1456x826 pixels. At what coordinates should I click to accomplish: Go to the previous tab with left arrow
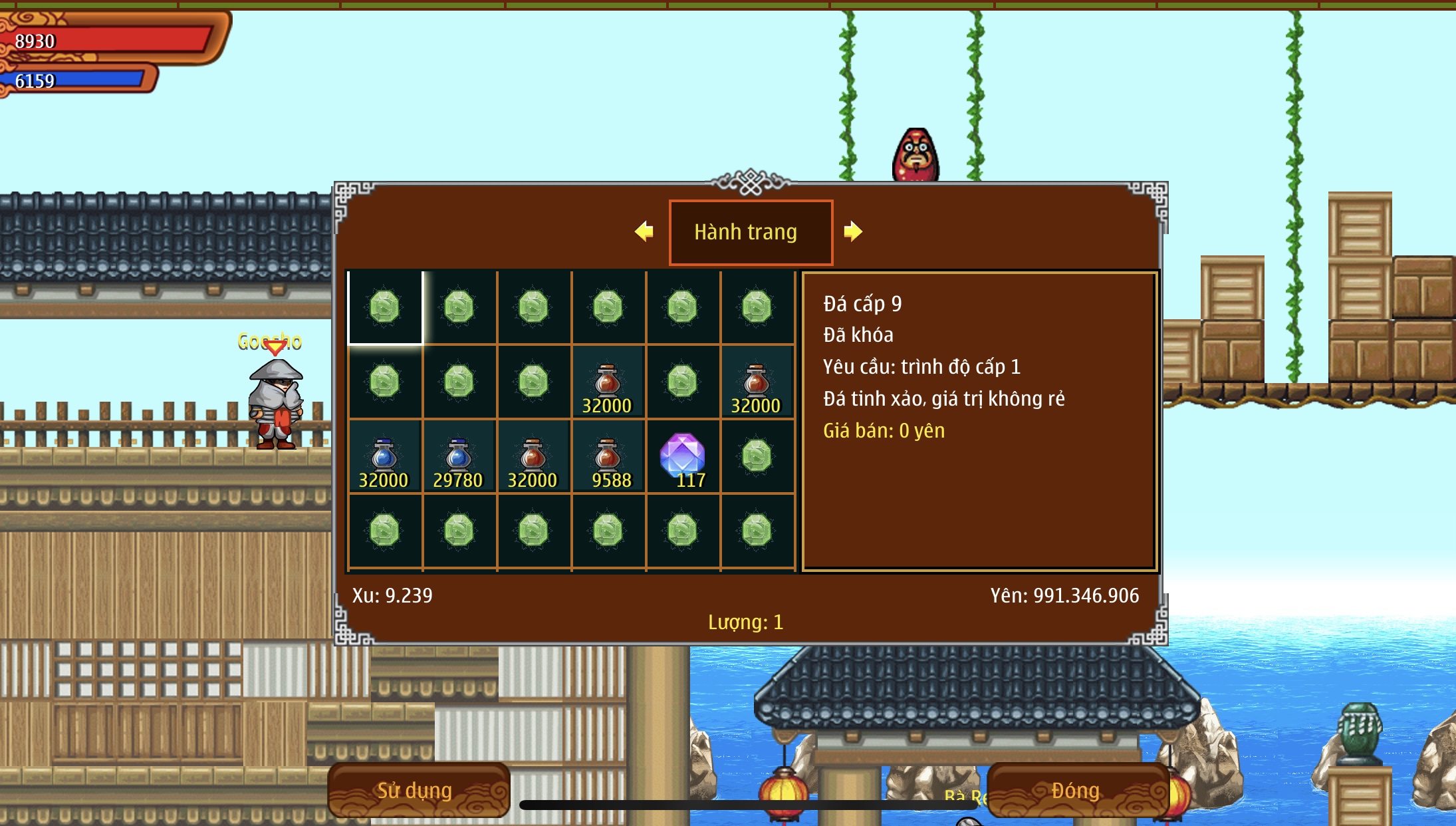pyautogui.click(x=644, y=231)
